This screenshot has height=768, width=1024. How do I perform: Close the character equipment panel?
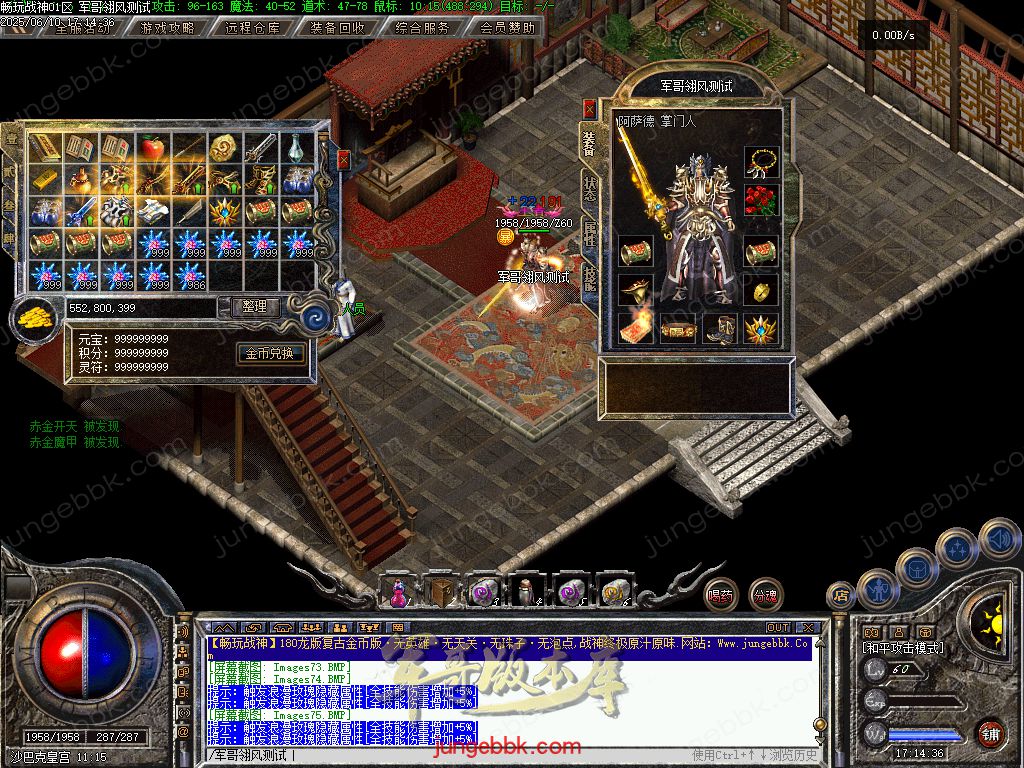point(589,109)
